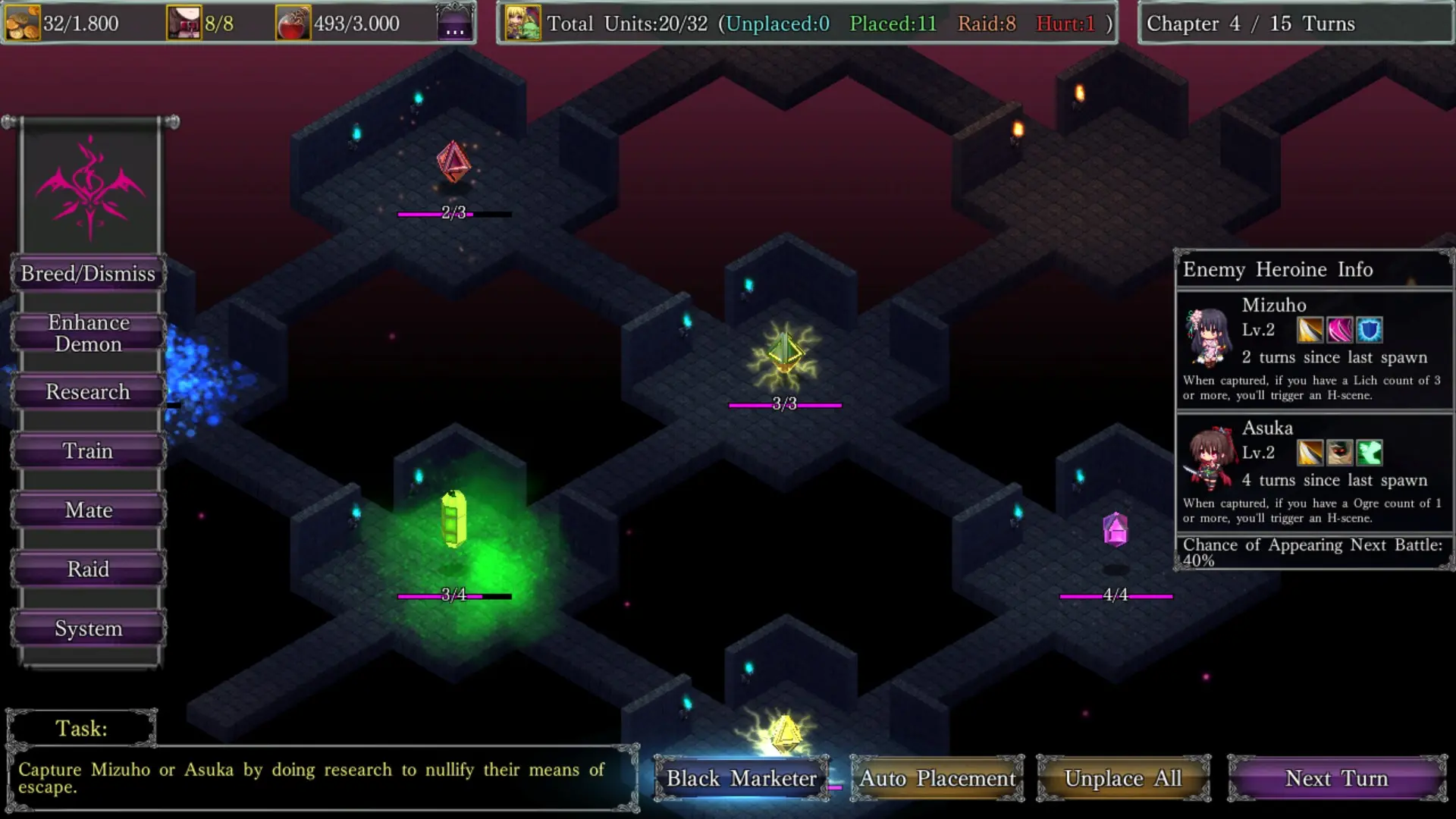The height and width of the screenshot is (819, 1456).
Task: Click the ellipsis chest icon in top bar
Action: click(x=455, y=24)
